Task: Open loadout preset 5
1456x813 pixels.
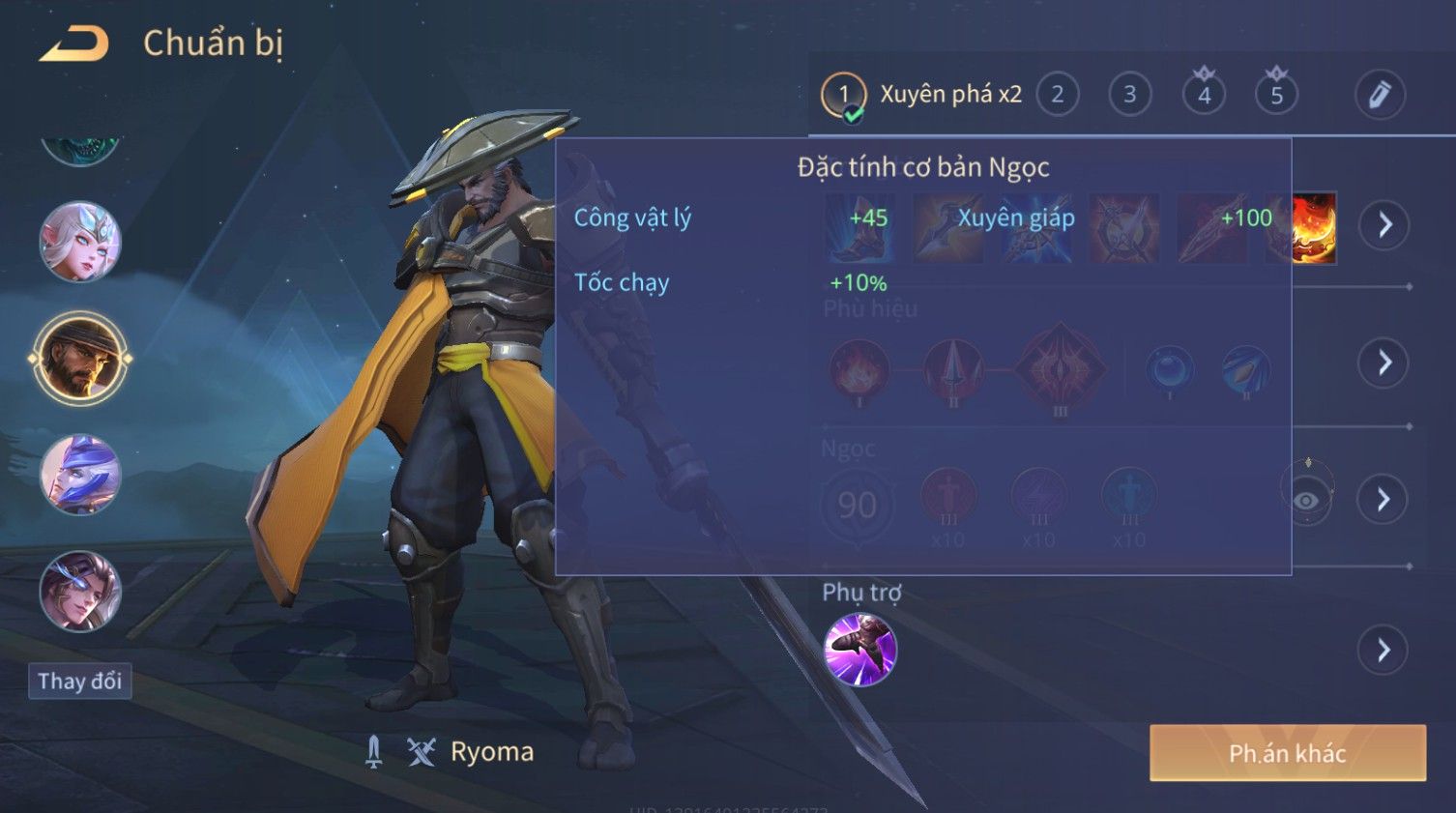Action: click(1276, 95)
